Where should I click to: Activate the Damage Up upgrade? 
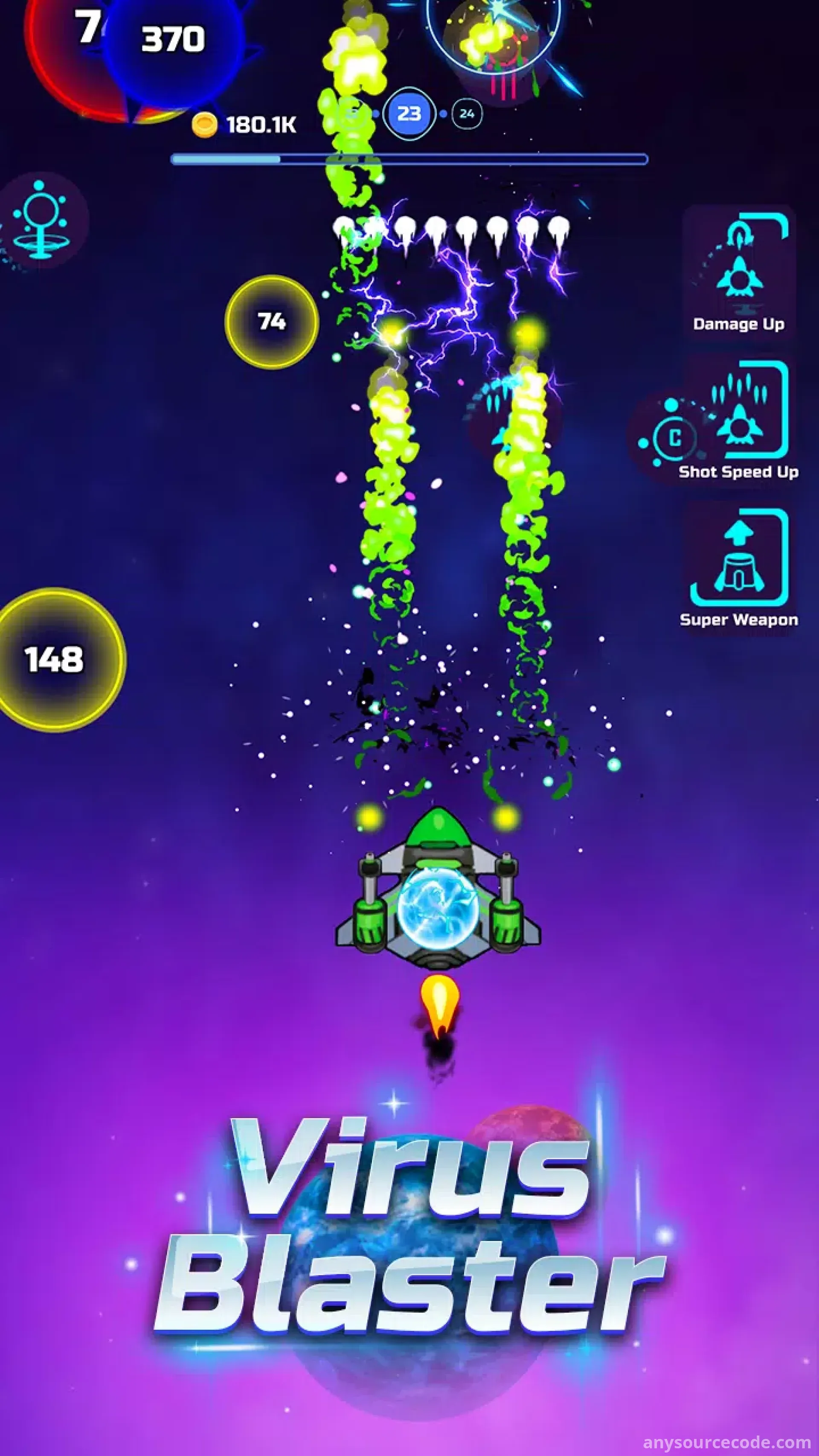(739, 272)
